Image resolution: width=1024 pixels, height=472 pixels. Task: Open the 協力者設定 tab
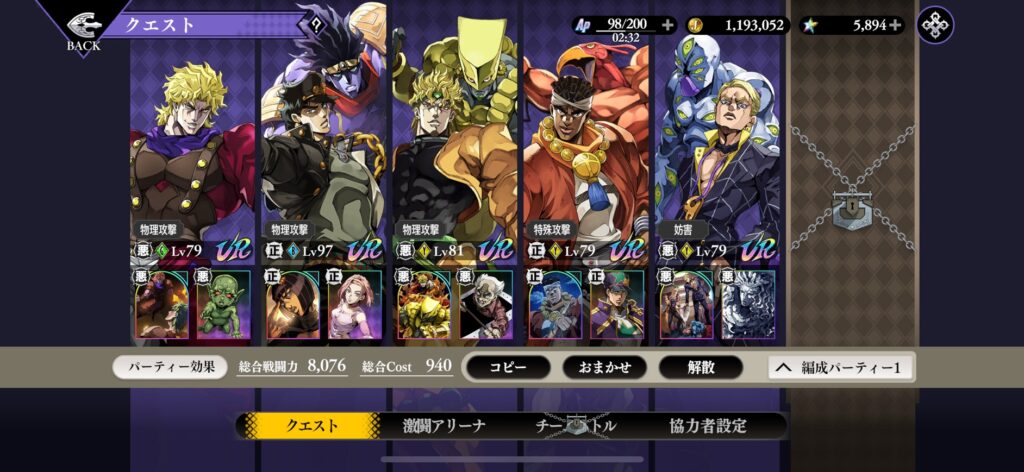[x=708, y=426]
